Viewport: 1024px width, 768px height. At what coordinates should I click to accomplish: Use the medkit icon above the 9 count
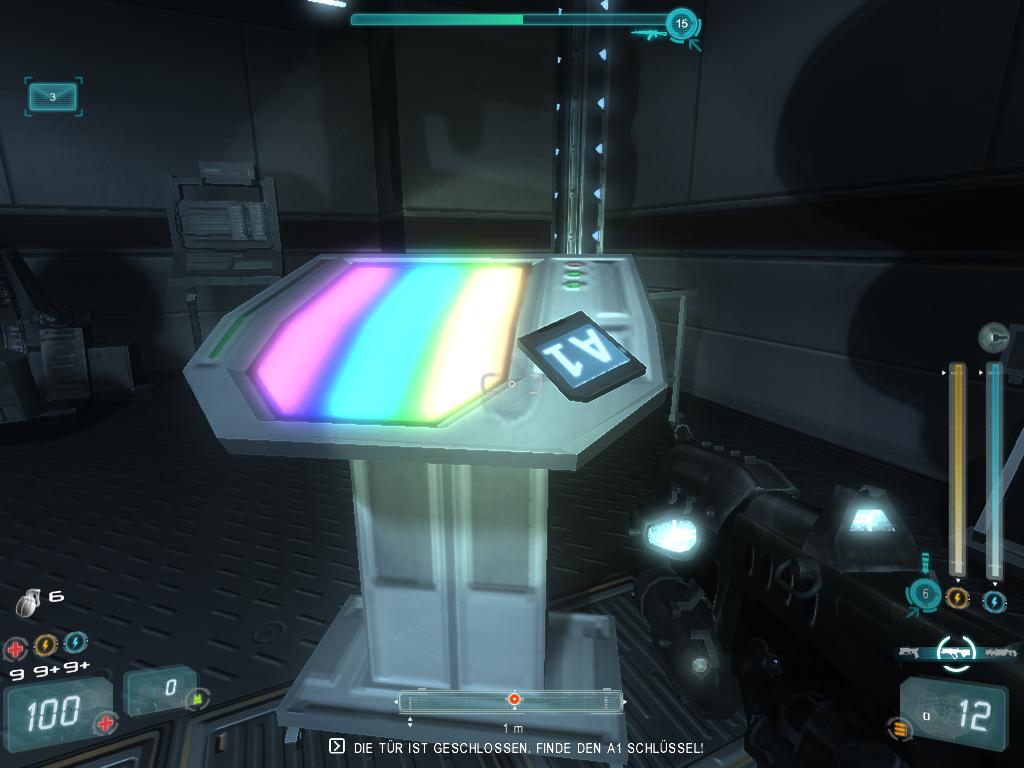tap(16, 647)
